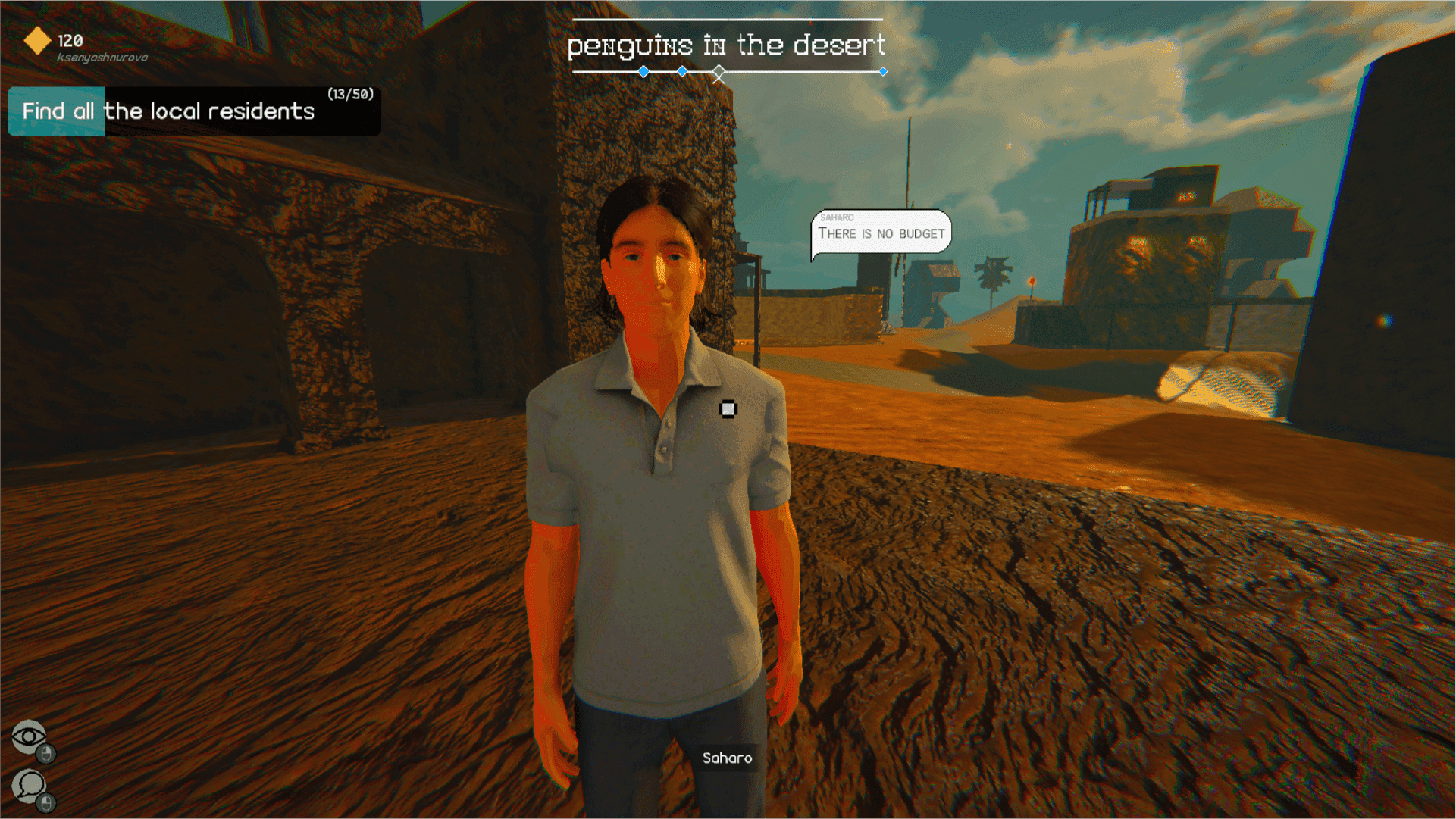Select the Saharo name label
This screenshot has width=1456, height=819.
(727, 758)
